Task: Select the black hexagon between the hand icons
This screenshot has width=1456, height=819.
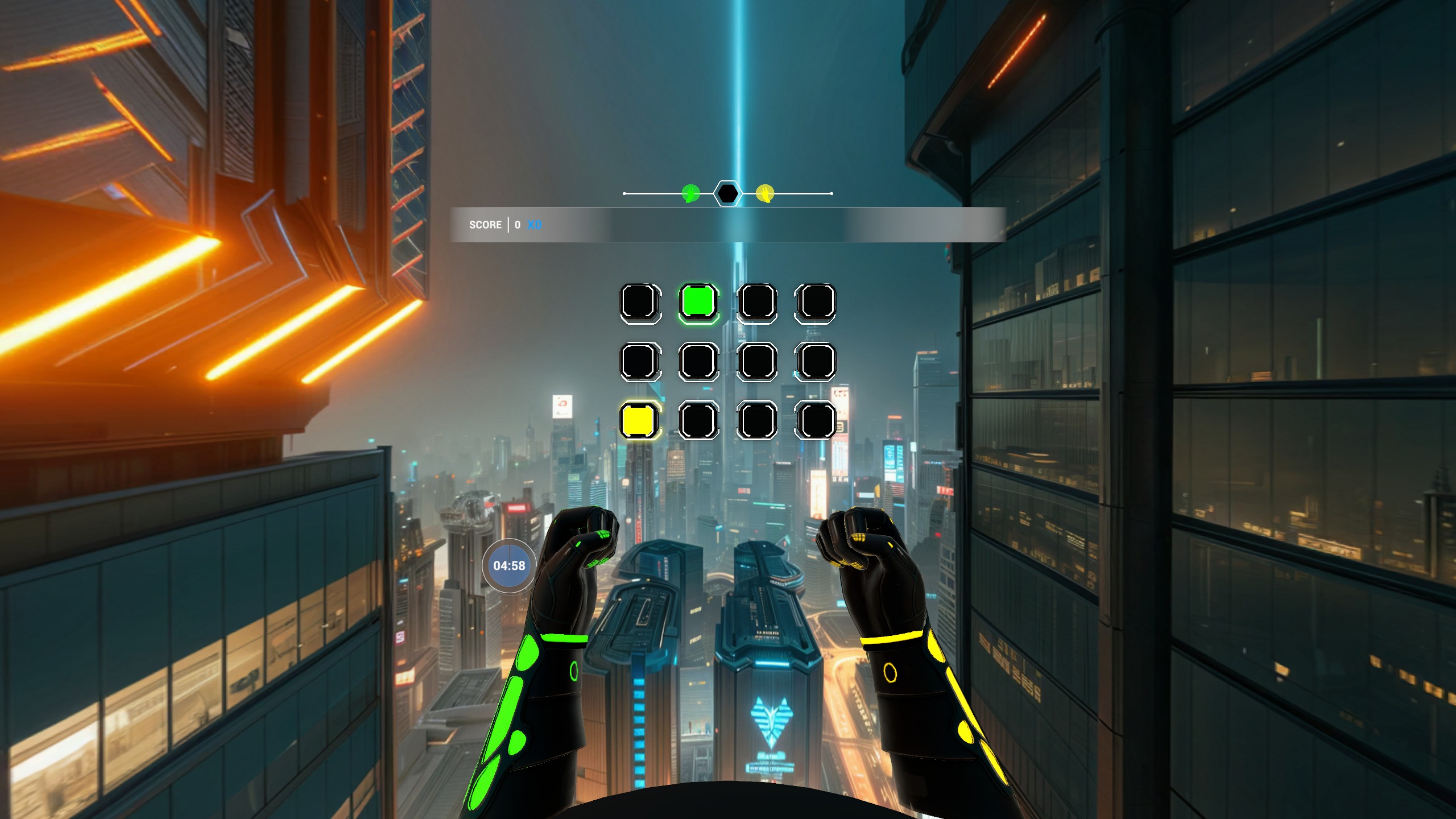Action: (x=727, y=194)
